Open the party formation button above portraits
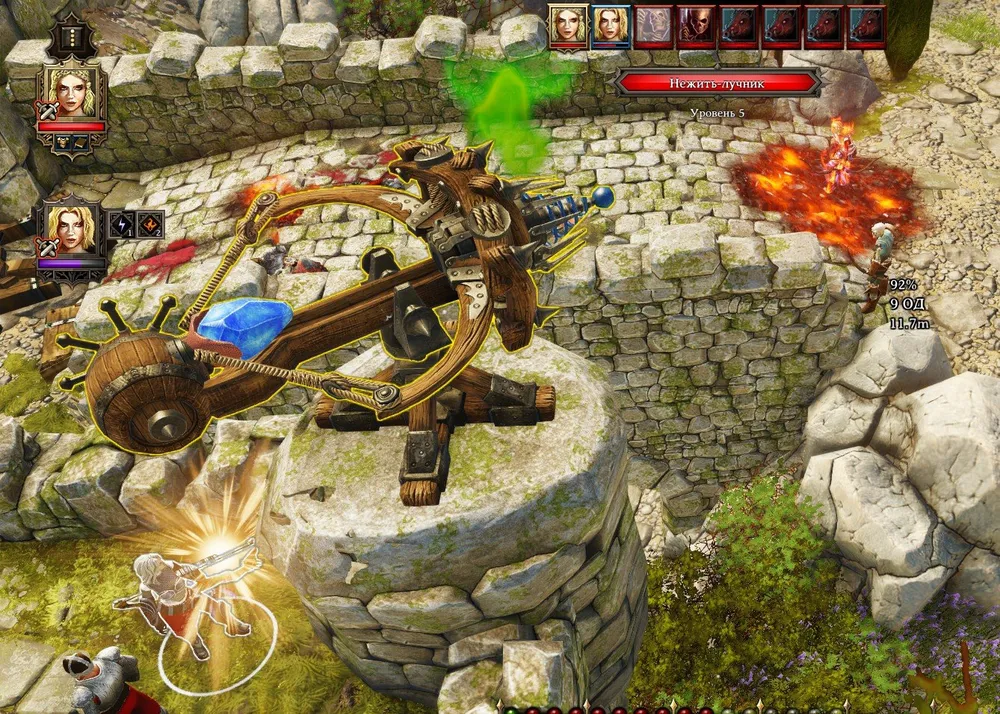 71,39
